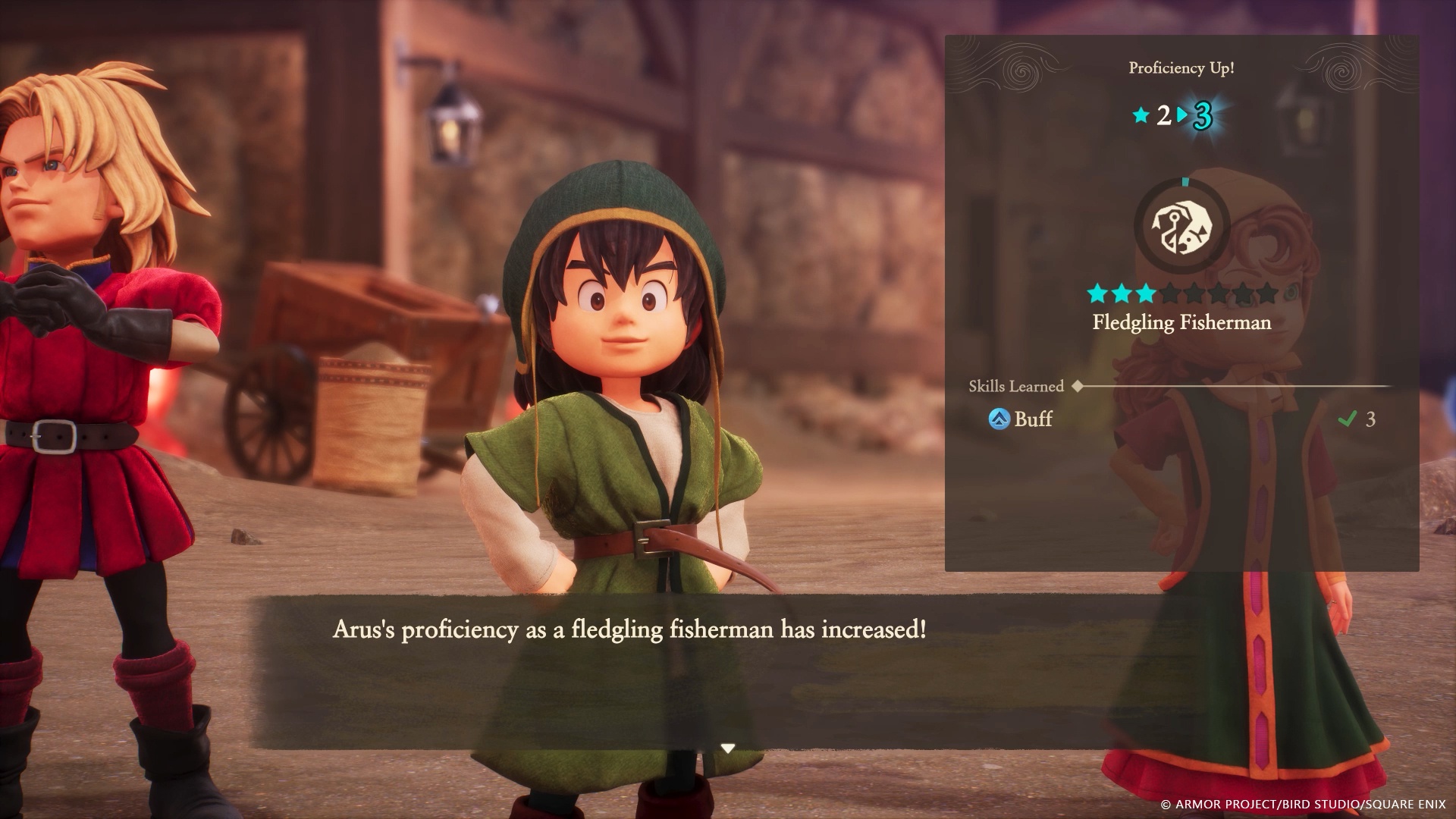Toggle the last empty star in the rating
Image resolution: width=1456 pixels, height=819 pixels.
[x=1266, y=293]
